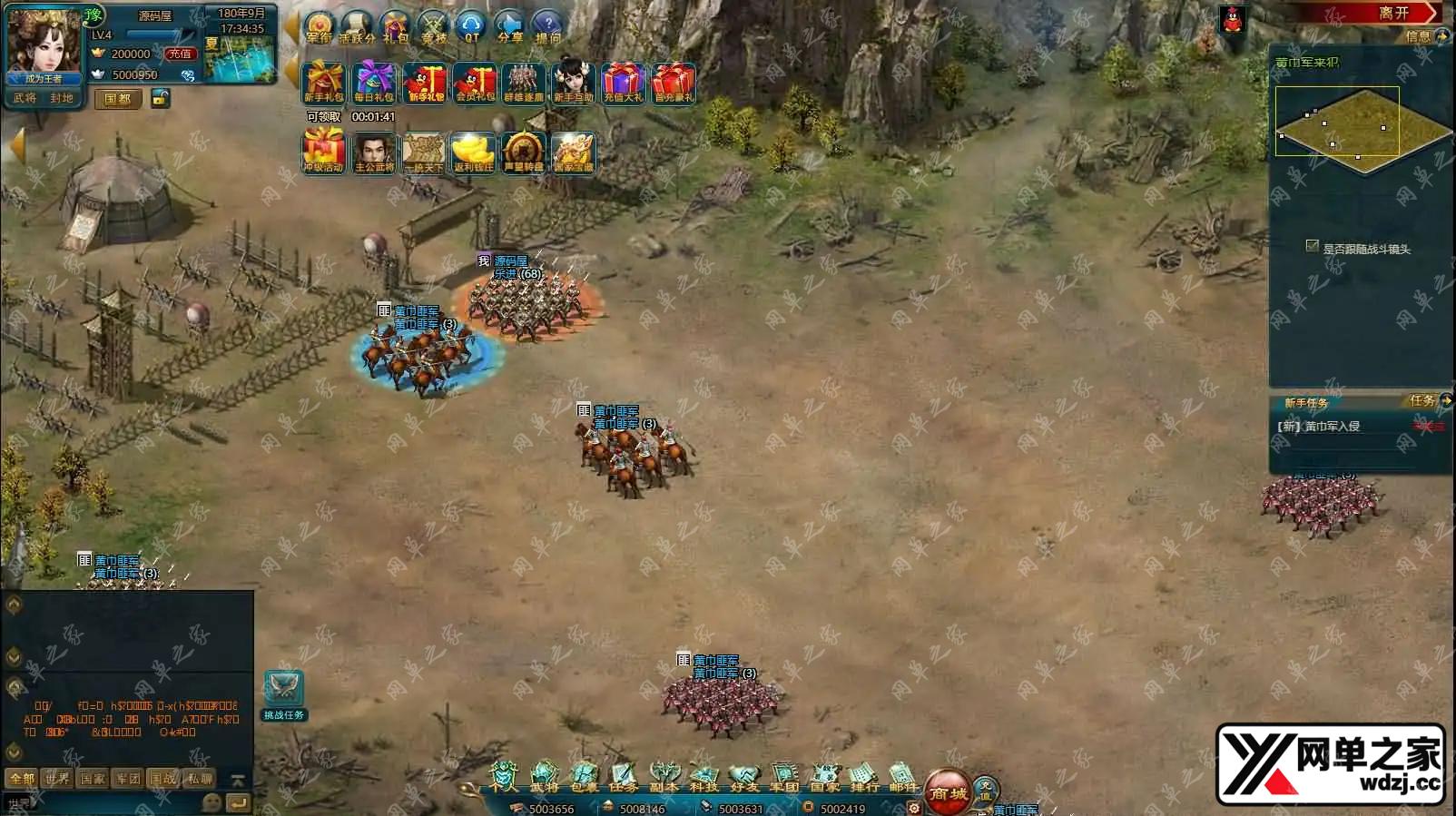
Task: Open the 每日礼包 daily gift
Action: click(373, 83)
